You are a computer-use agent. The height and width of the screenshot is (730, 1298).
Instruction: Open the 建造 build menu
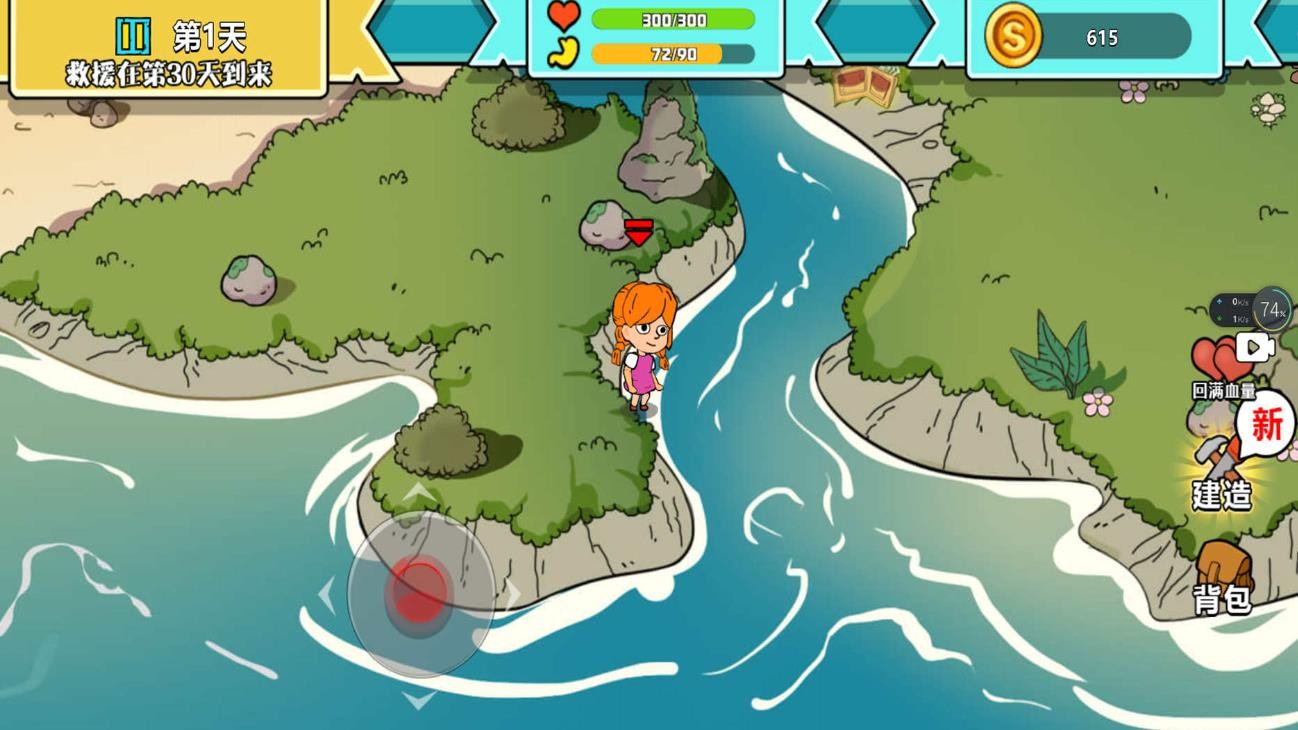click(1222, 470)
